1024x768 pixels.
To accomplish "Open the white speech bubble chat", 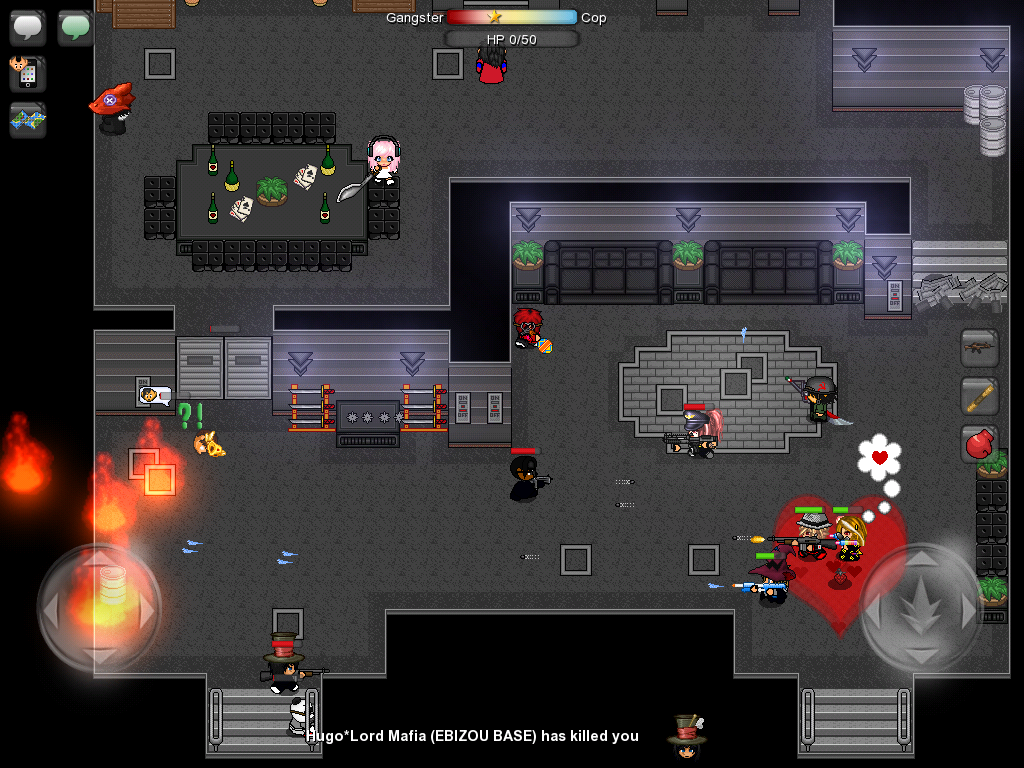I will (x=28, y=27).
